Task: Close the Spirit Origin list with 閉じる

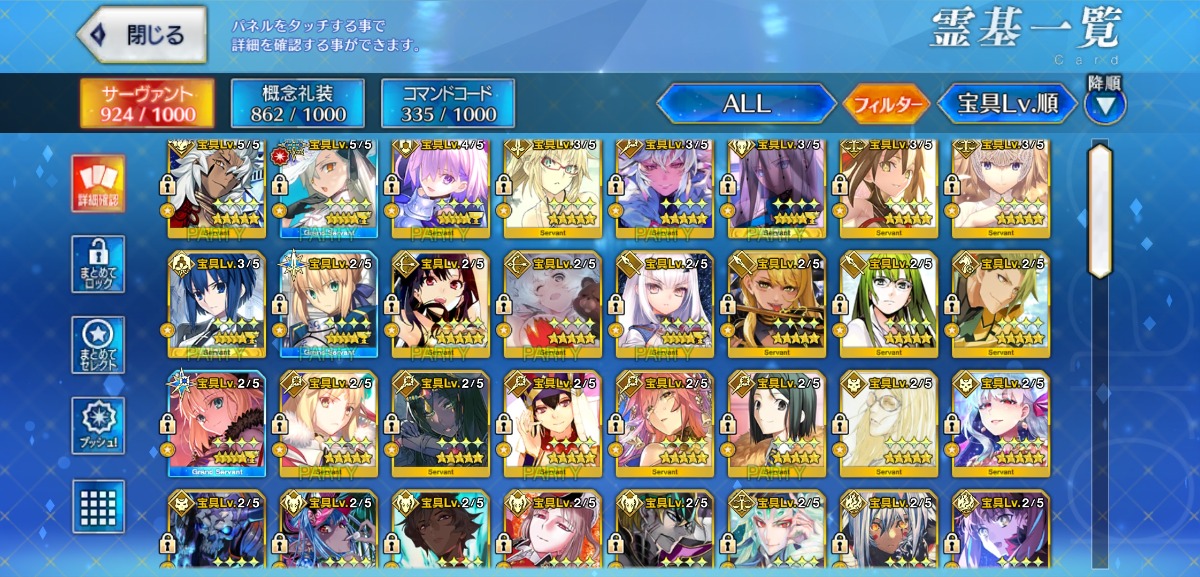Action: click(141, 35)
